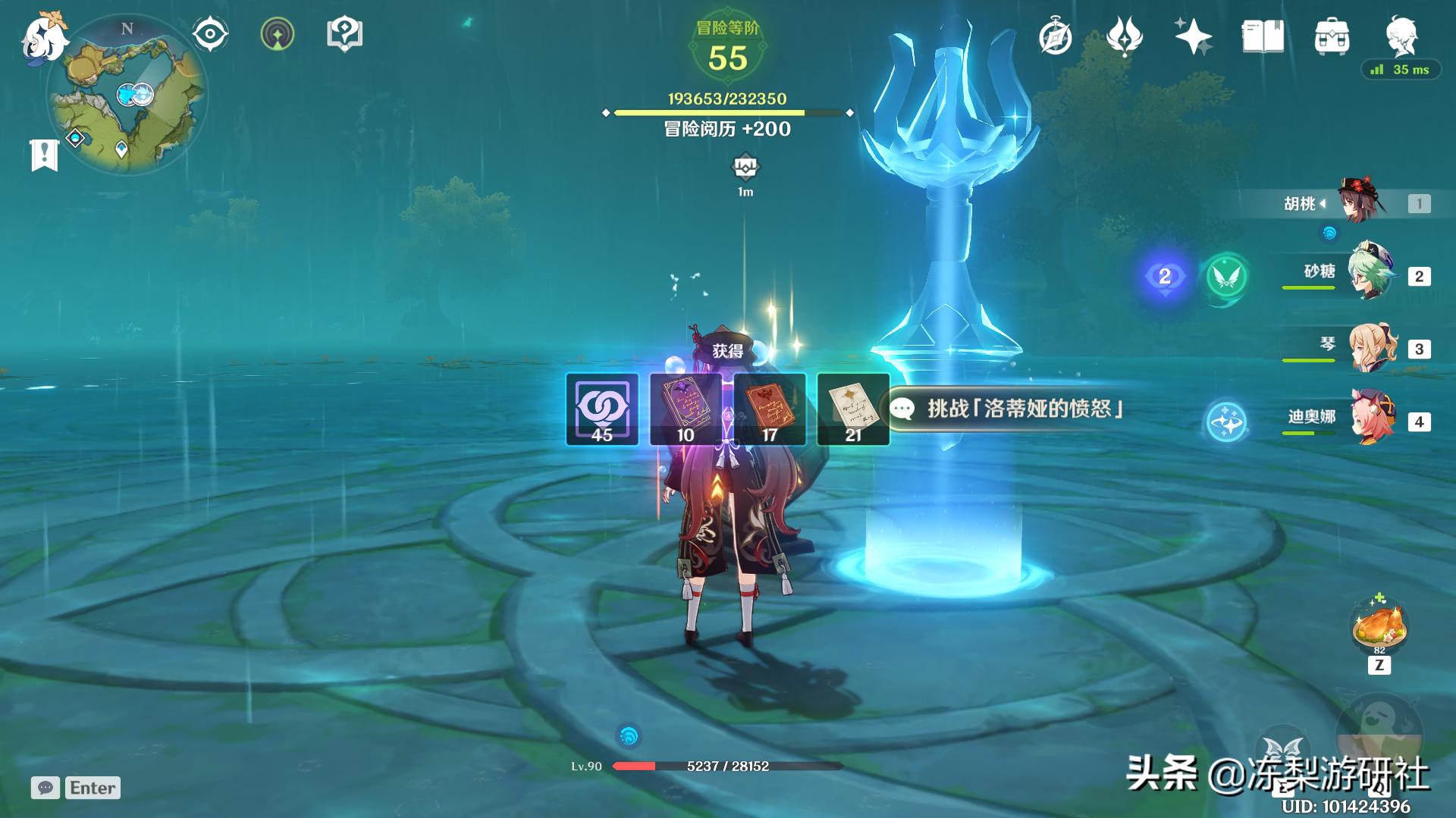The width and height of the screenshot is (1456, 818).
Task: Click the Enter chat button
Action: (x=91, y=788)
